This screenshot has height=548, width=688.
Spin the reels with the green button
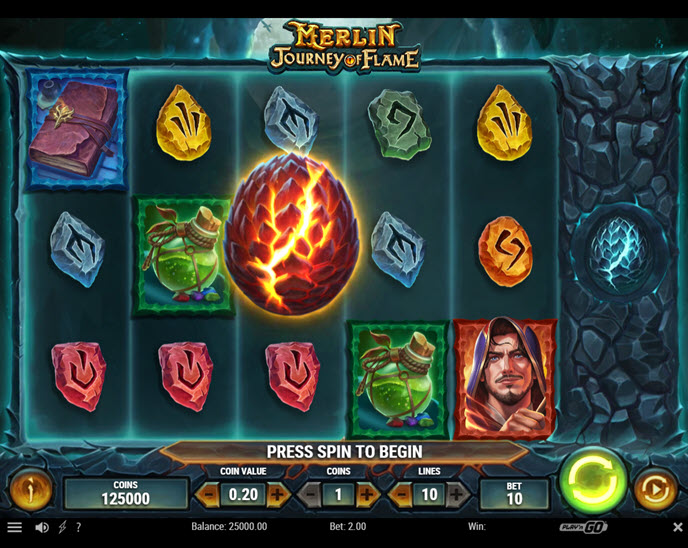pos(592,483)
